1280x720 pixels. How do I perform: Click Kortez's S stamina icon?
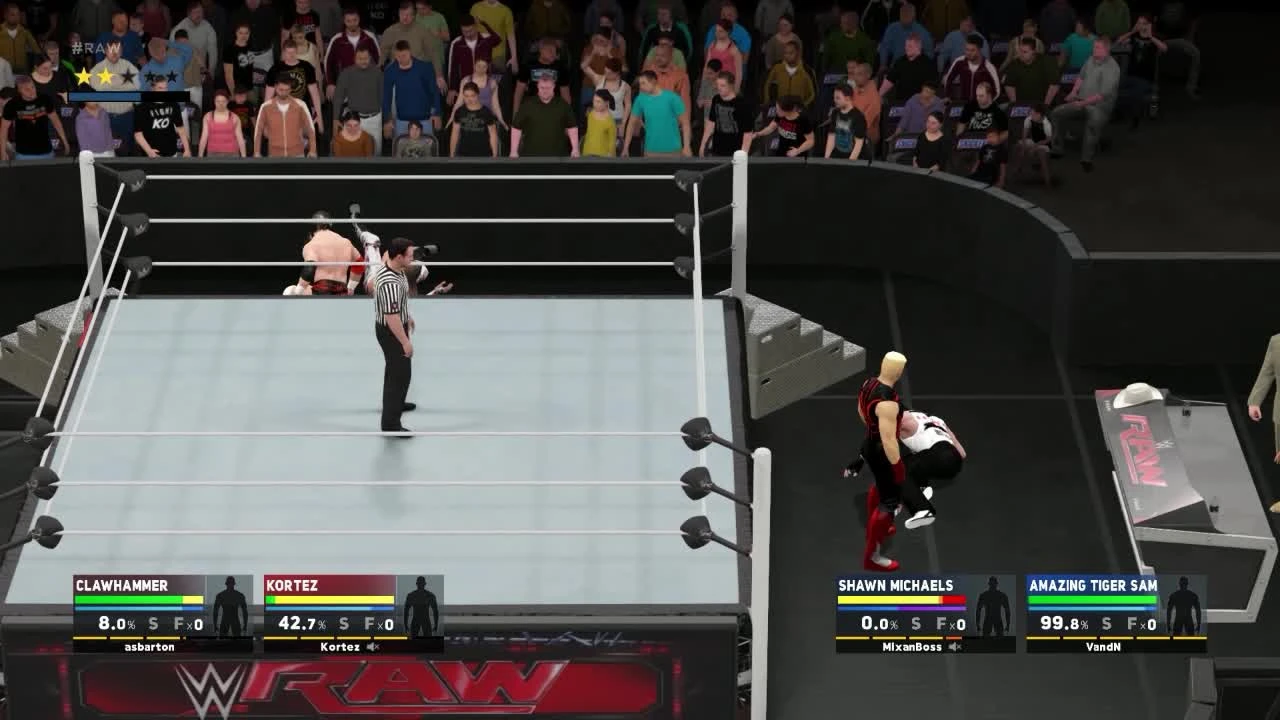tap(344, 625)
